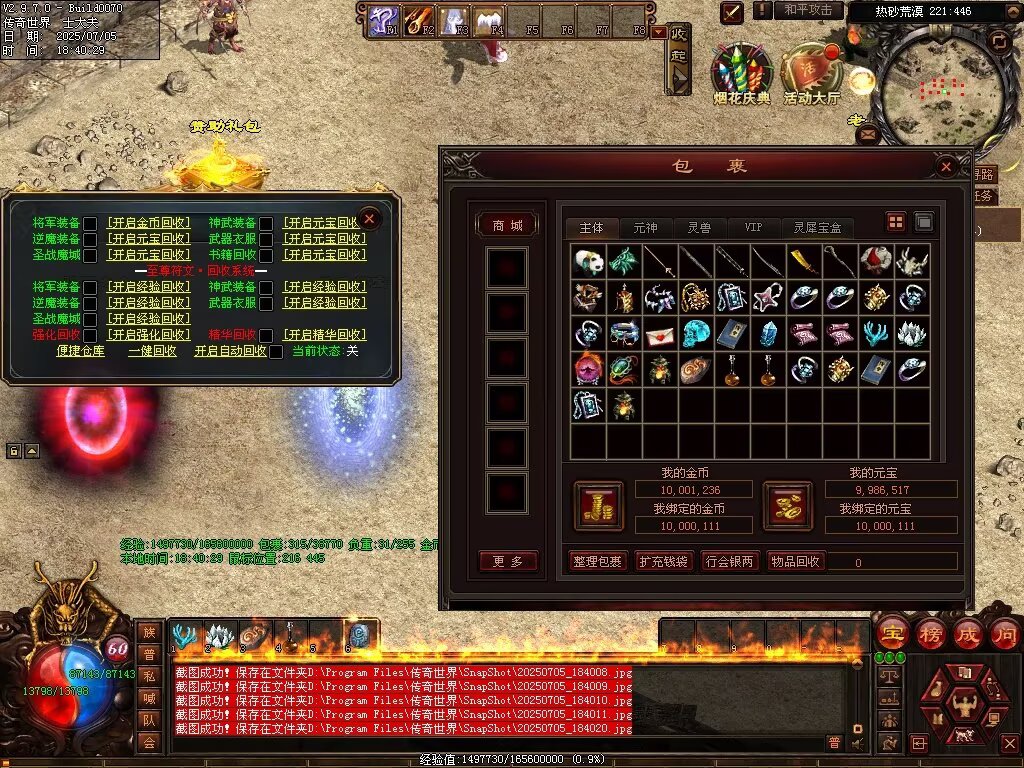This screenshot has width=1024, height=768.
Task: Click the 整理包裹 sort button
Action: point(598,562)
